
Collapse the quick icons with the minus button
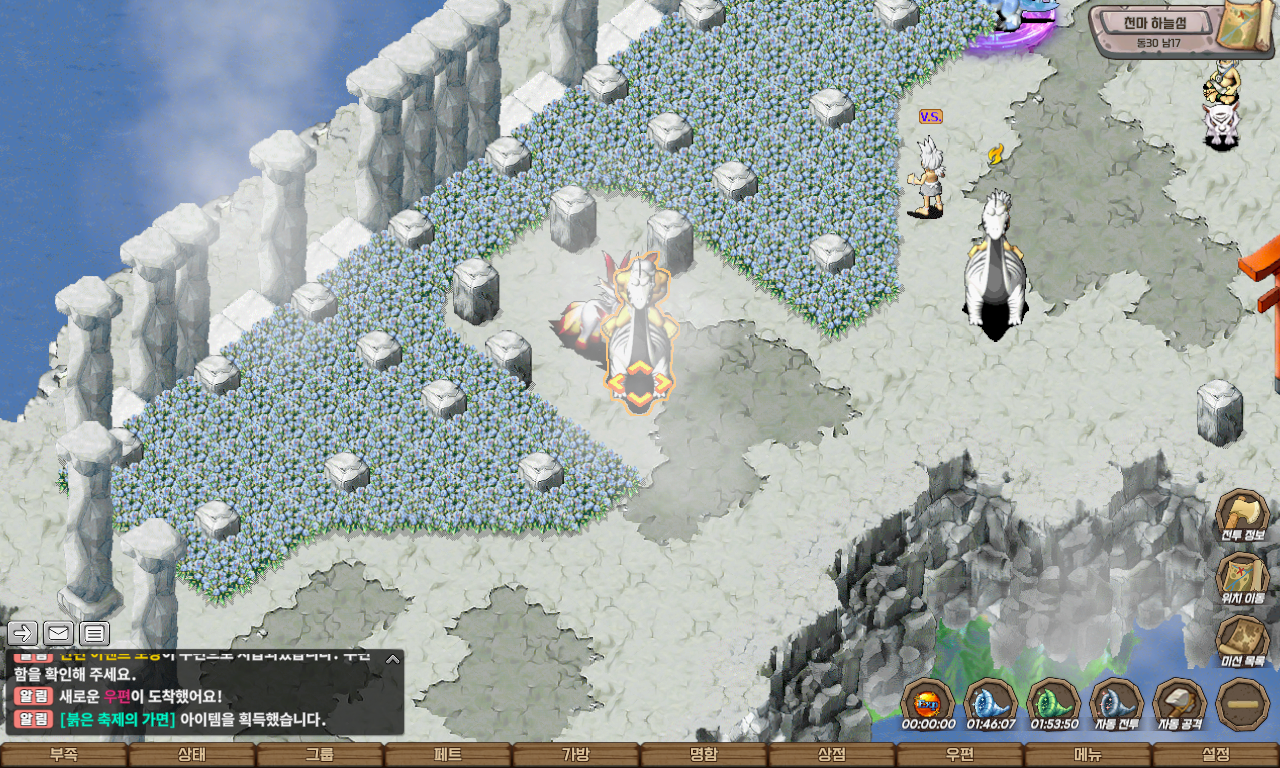(1242, 703)
